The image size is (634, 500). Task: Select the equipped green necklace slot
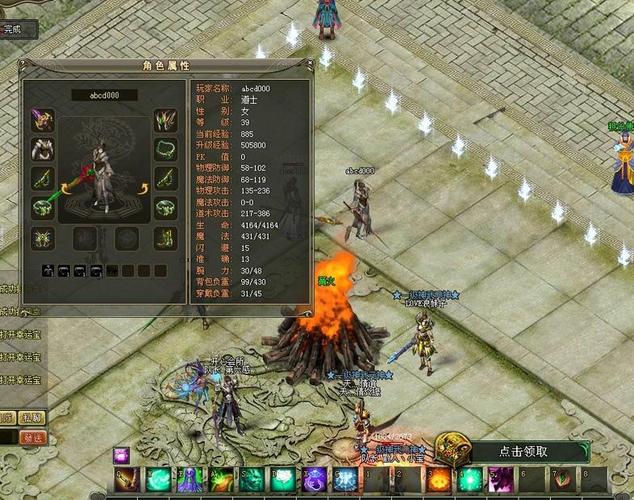click(x=164, y=150)
